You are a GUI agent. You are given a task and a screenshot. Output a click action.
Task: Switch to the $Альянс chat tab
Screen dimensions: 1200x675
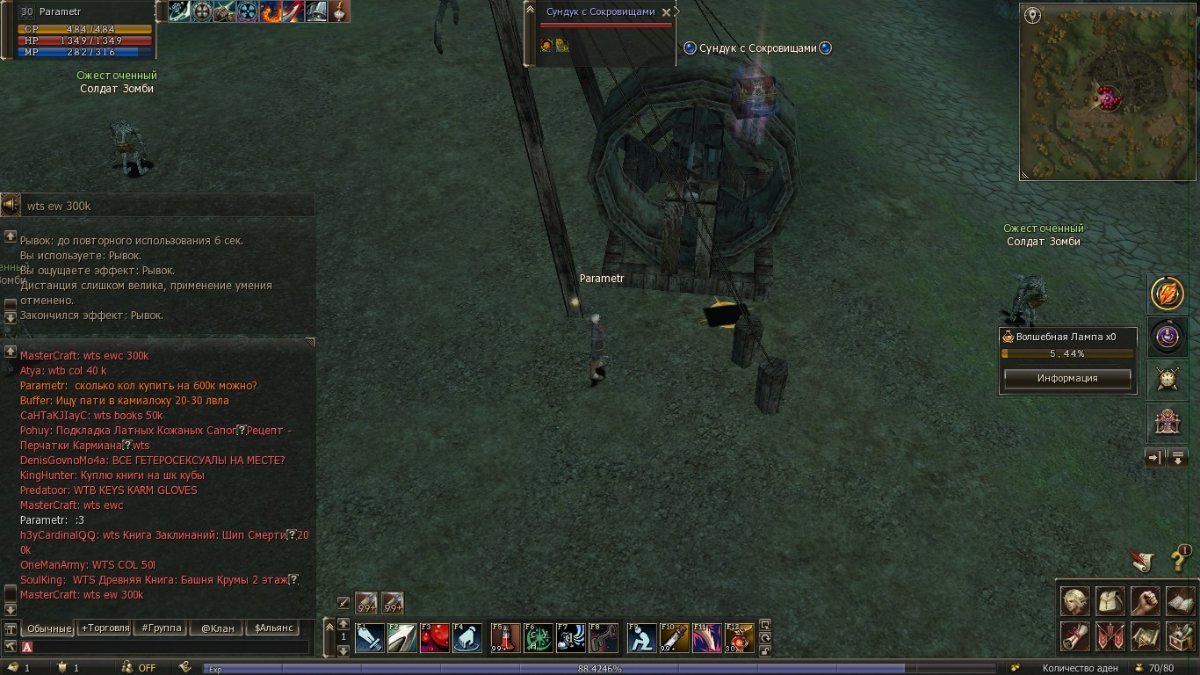coord(274,628)
